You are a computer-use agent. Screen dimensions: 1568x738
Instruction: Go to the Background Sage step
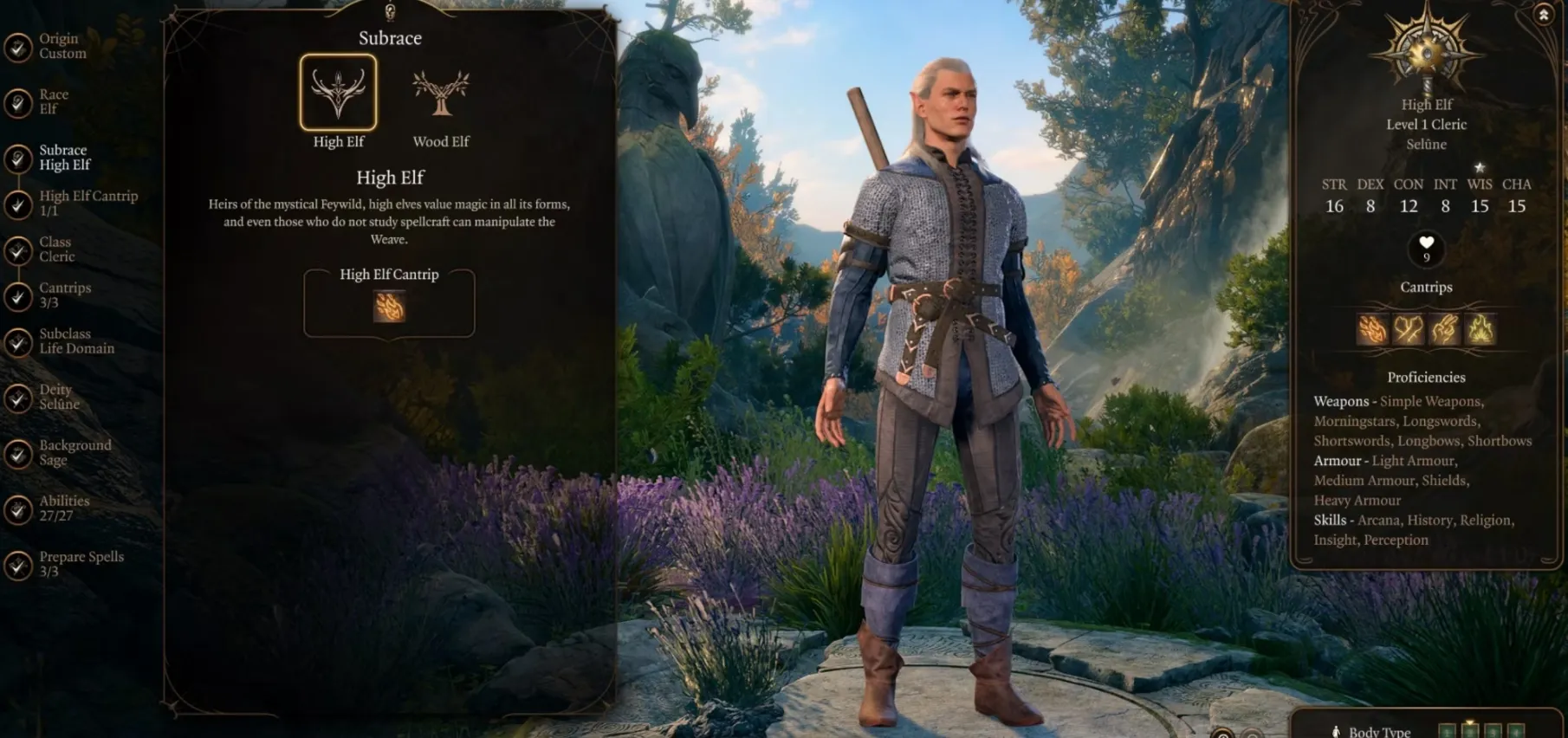tap(75, 453)
